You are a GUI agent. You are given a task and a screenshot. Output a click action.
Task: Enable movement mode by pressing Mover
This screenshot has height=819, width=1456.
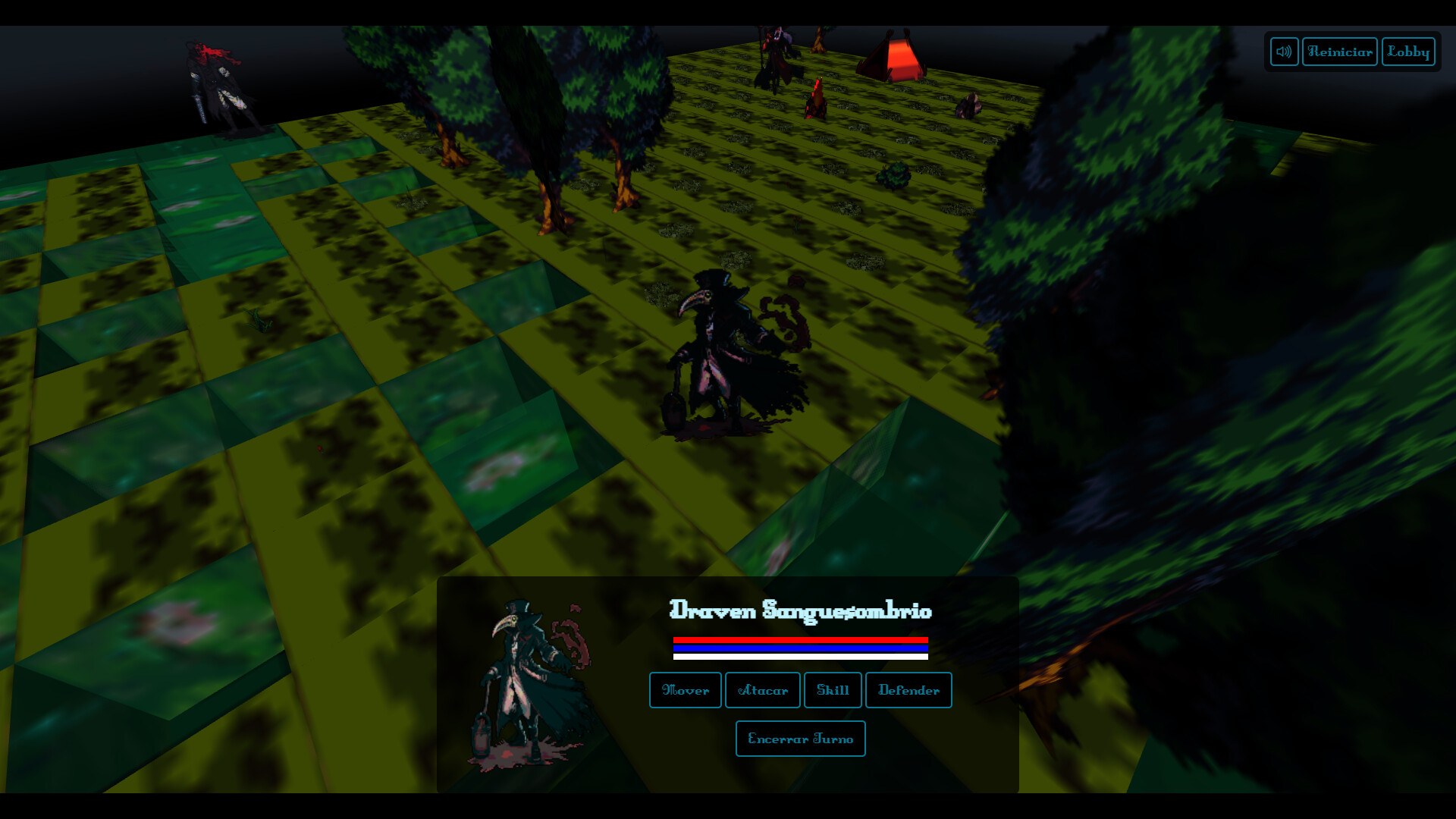tap(684, 690)
